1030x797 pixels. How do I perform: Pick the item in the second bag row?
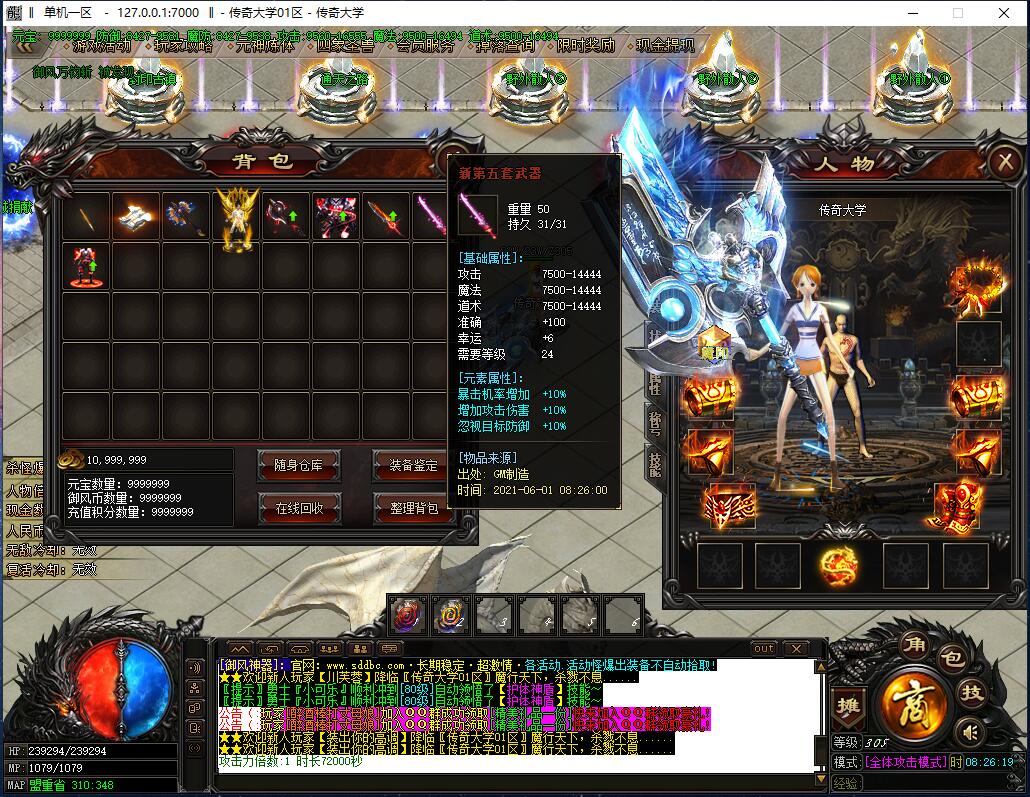(x=86, y=266)
